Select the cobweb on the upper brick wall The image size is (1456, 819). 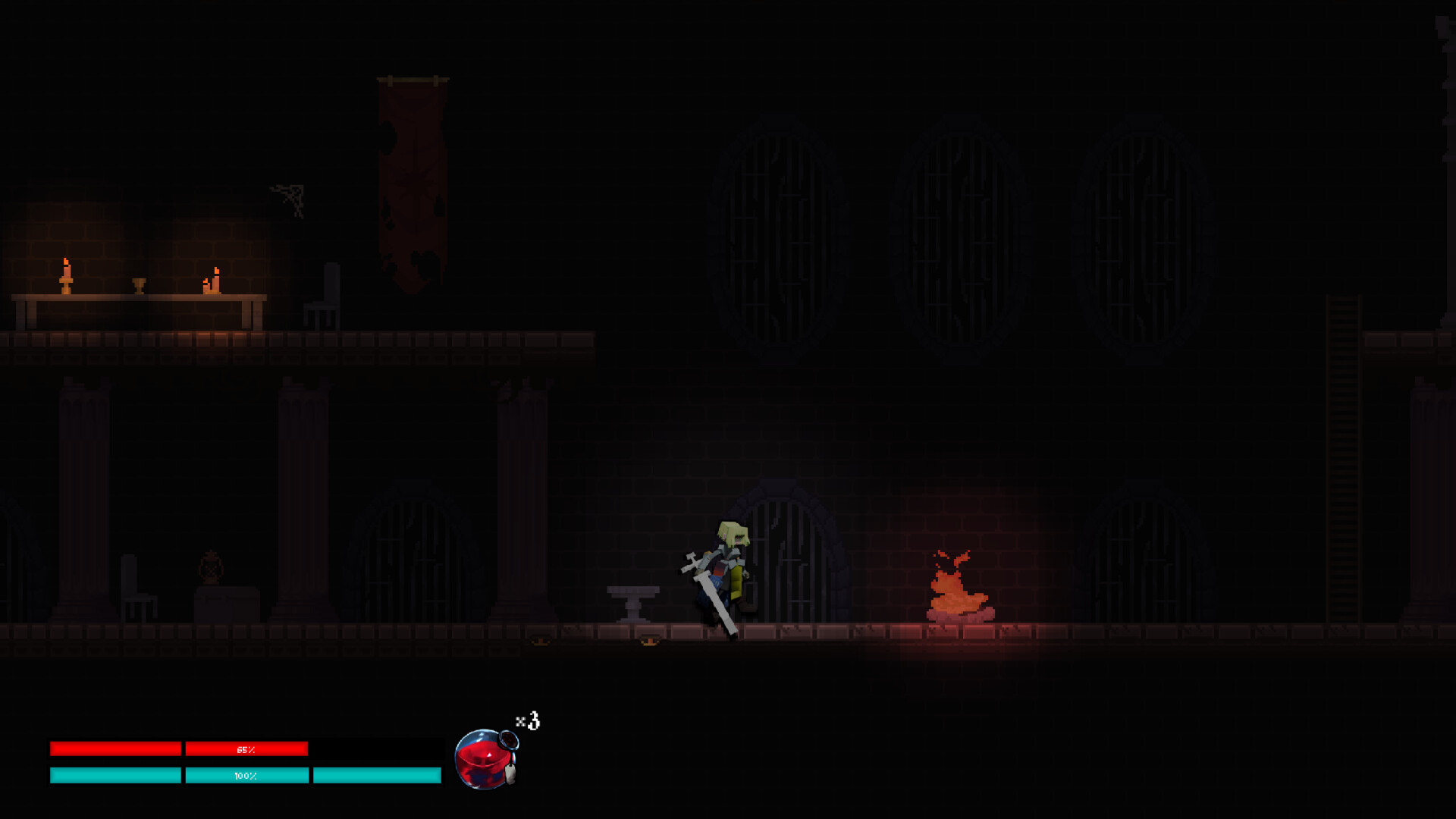click(288, 196)
